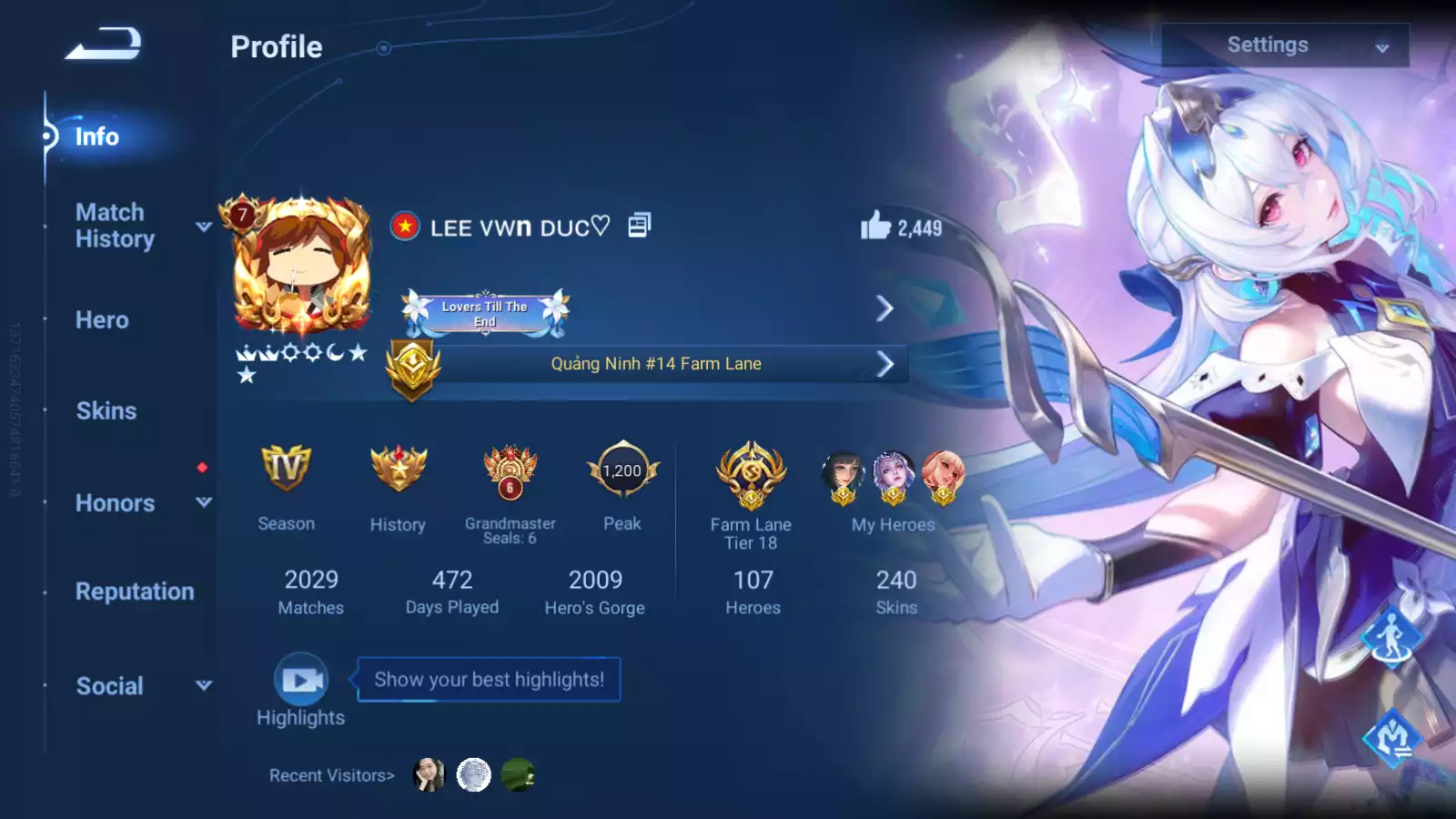Switch to the Hero tab
The width and height of the screenshot is (1456, 819).
(102, 320)
